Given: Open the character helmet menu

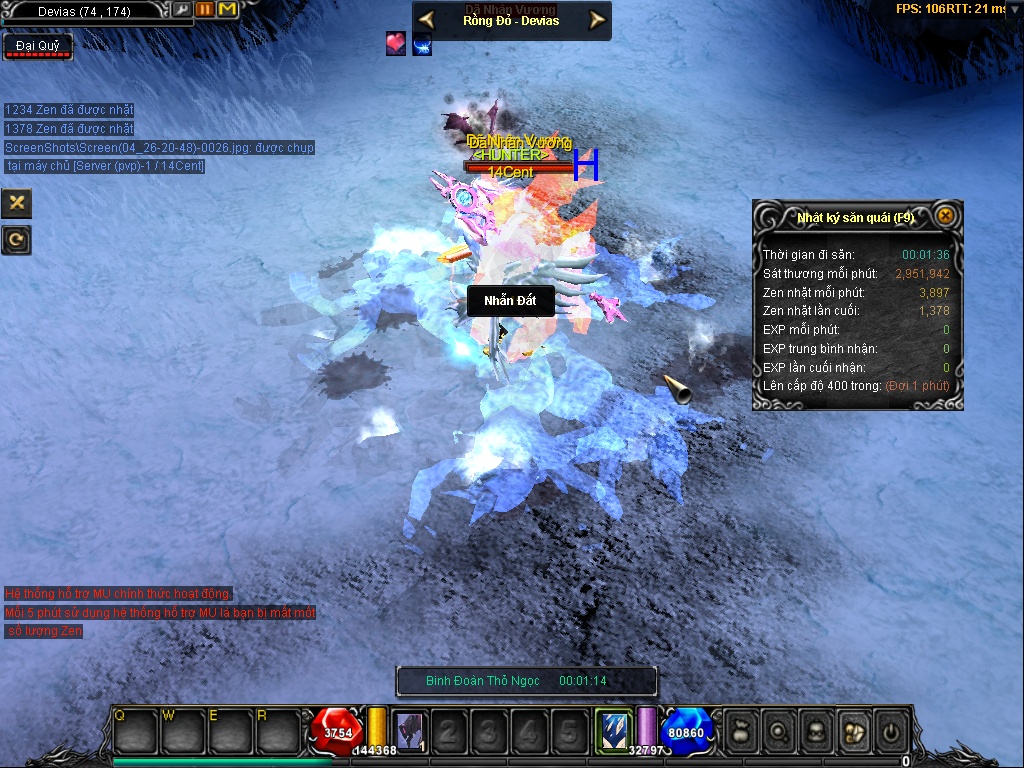Looking at the screenshot, I should pos(815,732).
